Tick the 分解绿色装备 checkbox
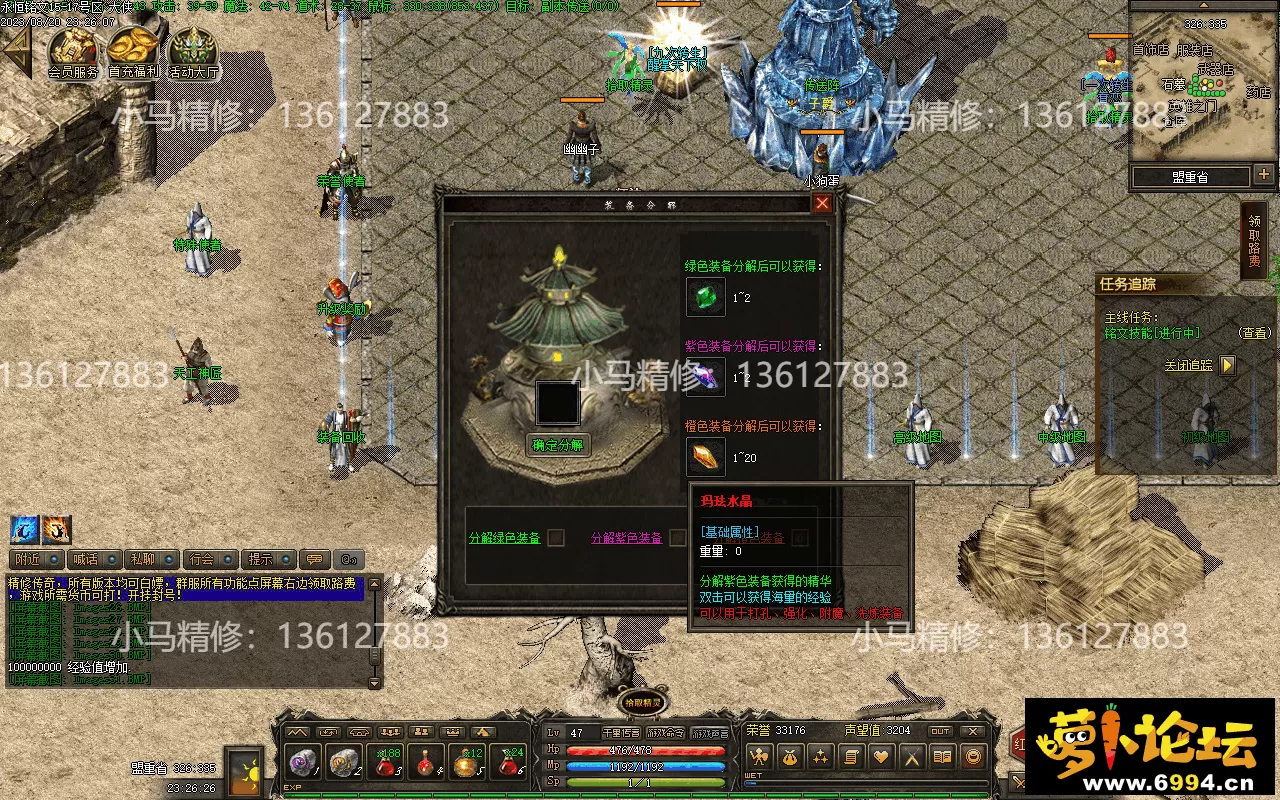 pyautogui.click(x=557, y=538)
